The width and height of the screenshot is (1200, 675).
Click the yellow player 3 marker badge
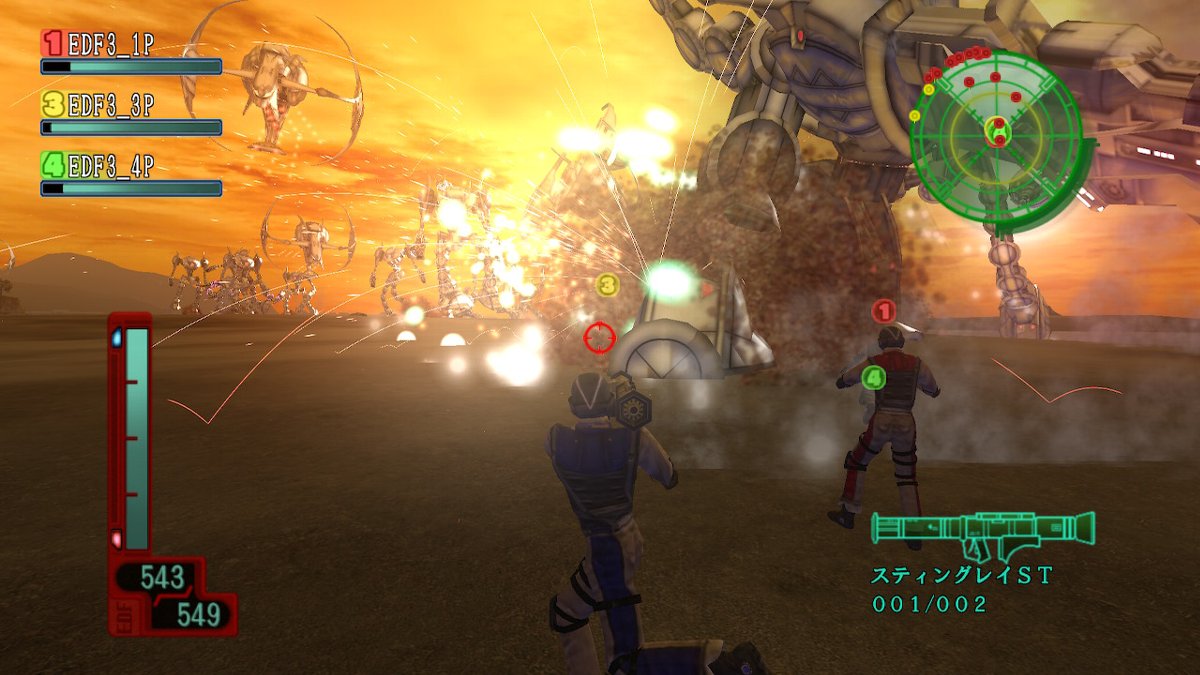(x=607, y=286)
